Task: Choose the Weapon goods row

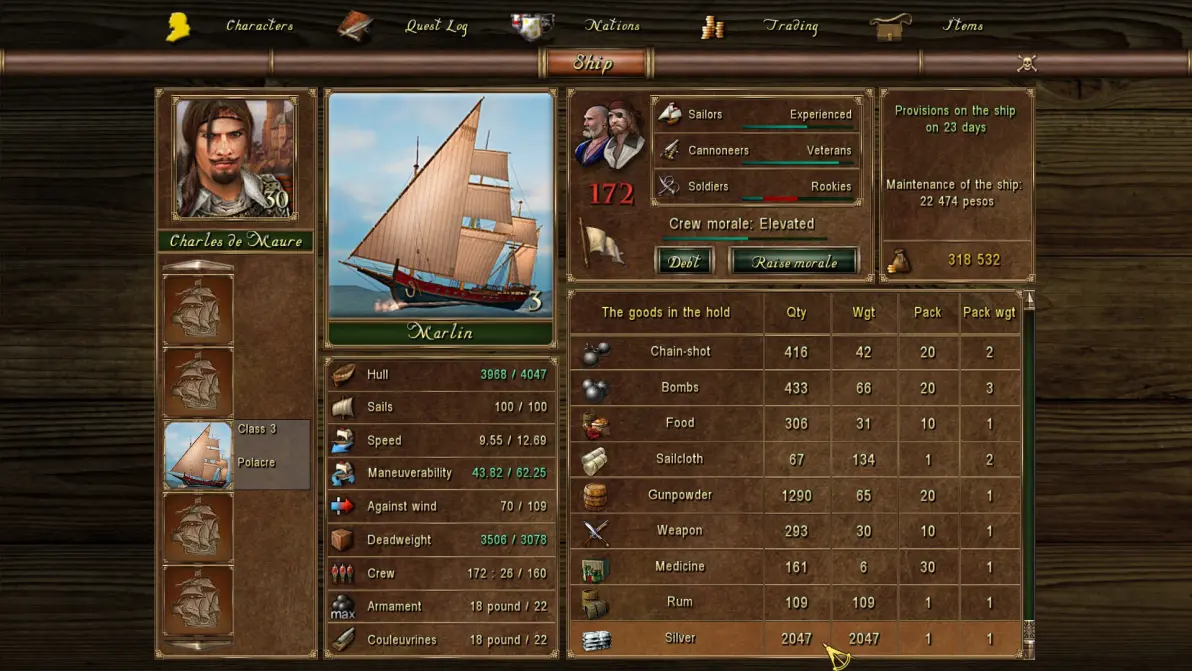Action: pyautogui.click(x=680, y=531)
